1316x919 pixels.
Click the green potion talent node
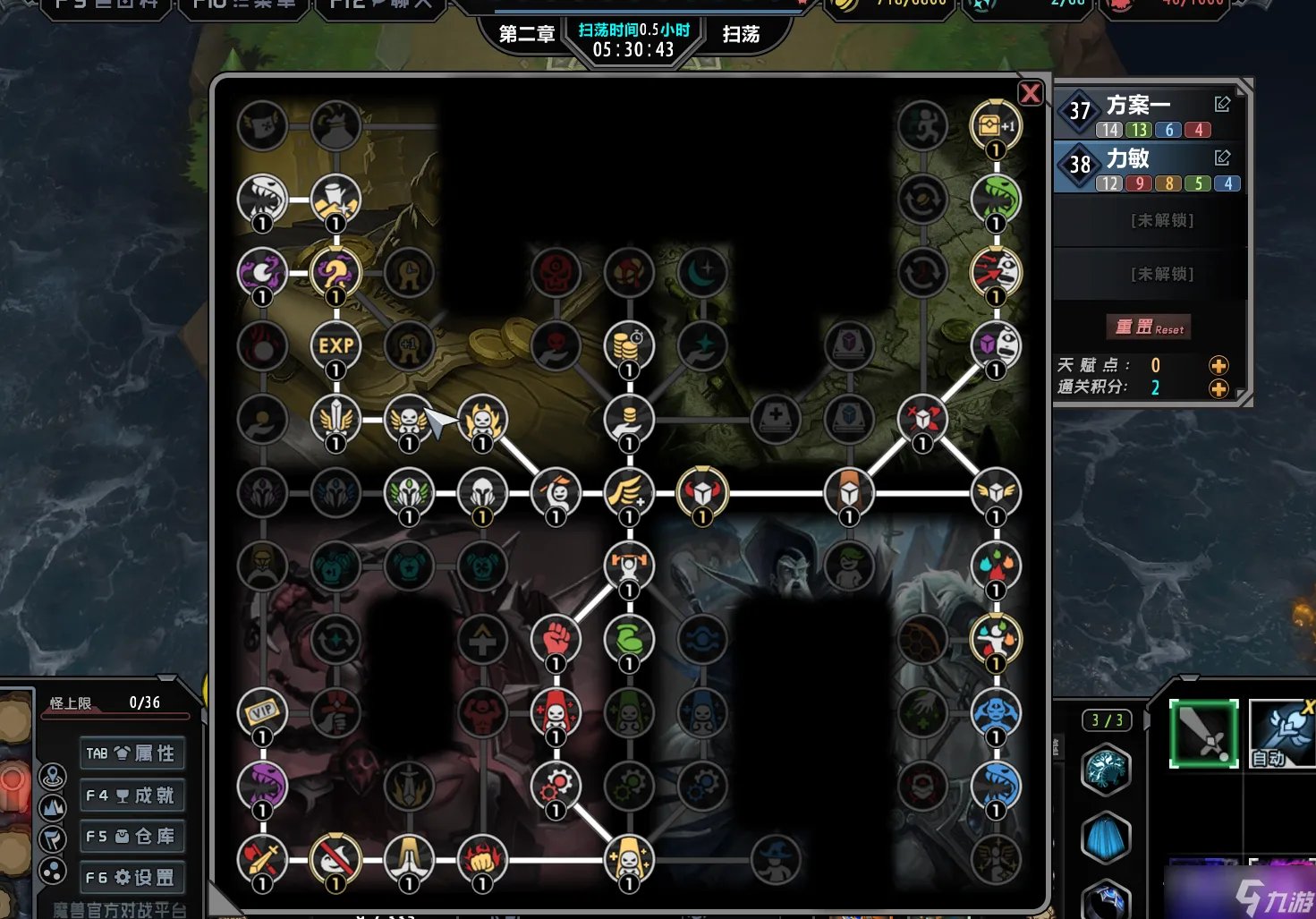(x=629, y=638)
